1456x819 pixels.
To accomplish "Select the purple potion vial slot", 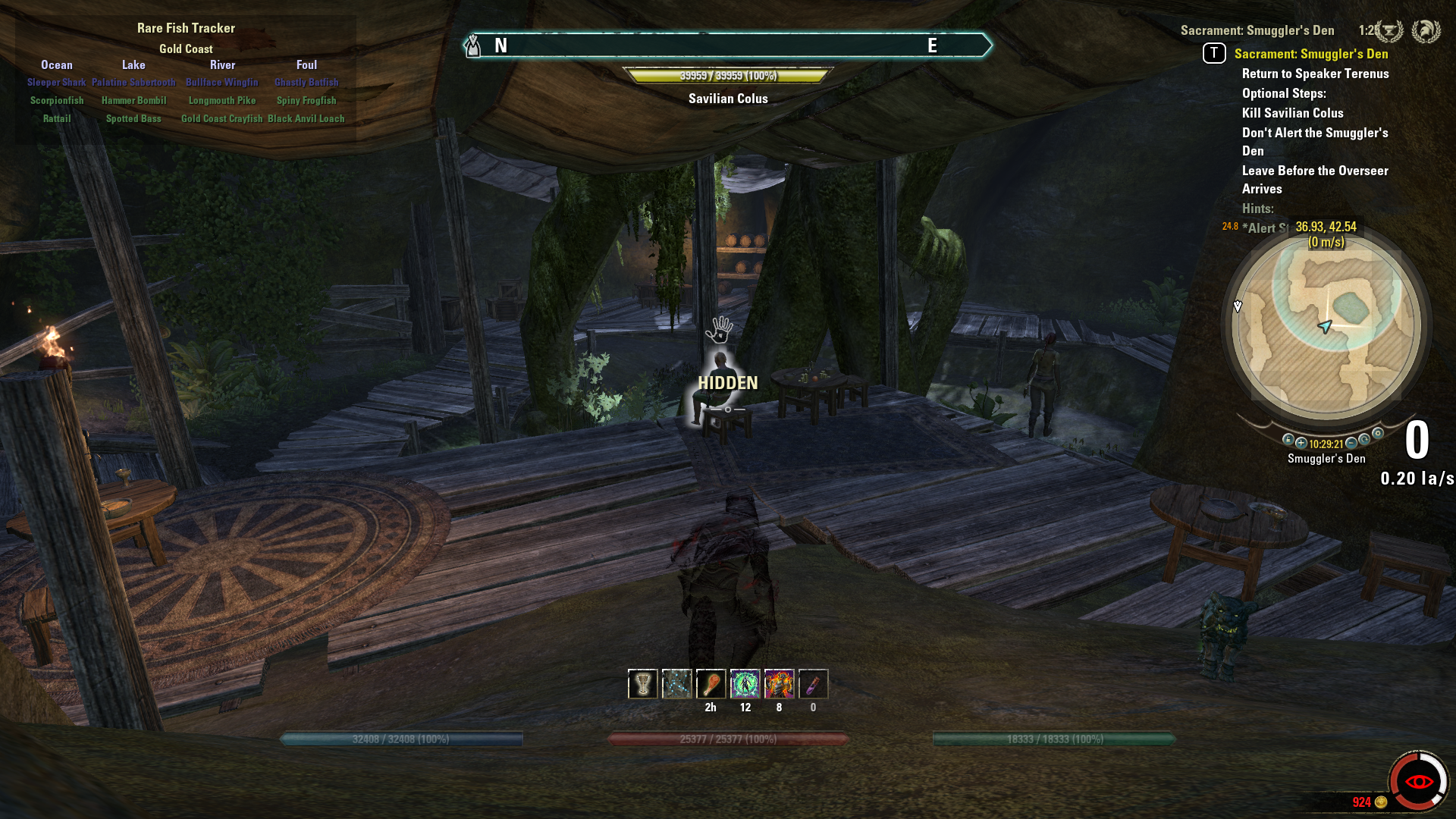I will pyautogui.click(x=813, y=684).
